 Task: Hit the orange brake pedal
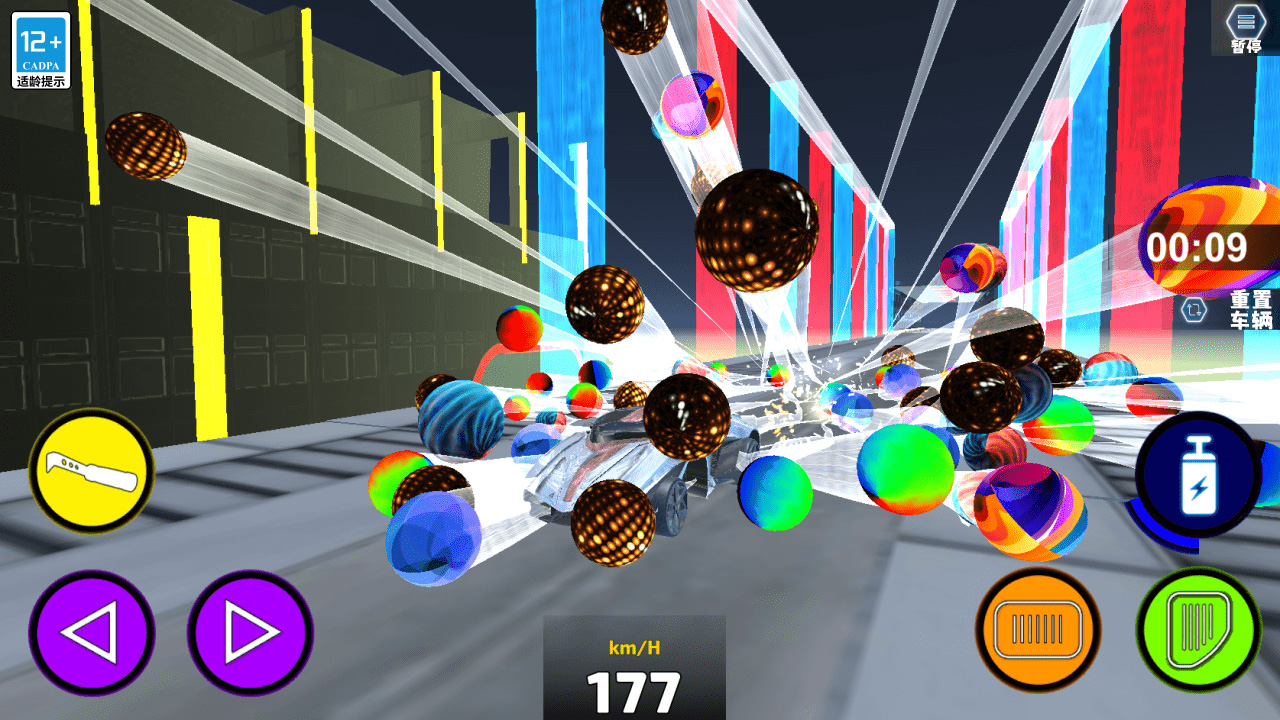click(x=1038, y=632)
